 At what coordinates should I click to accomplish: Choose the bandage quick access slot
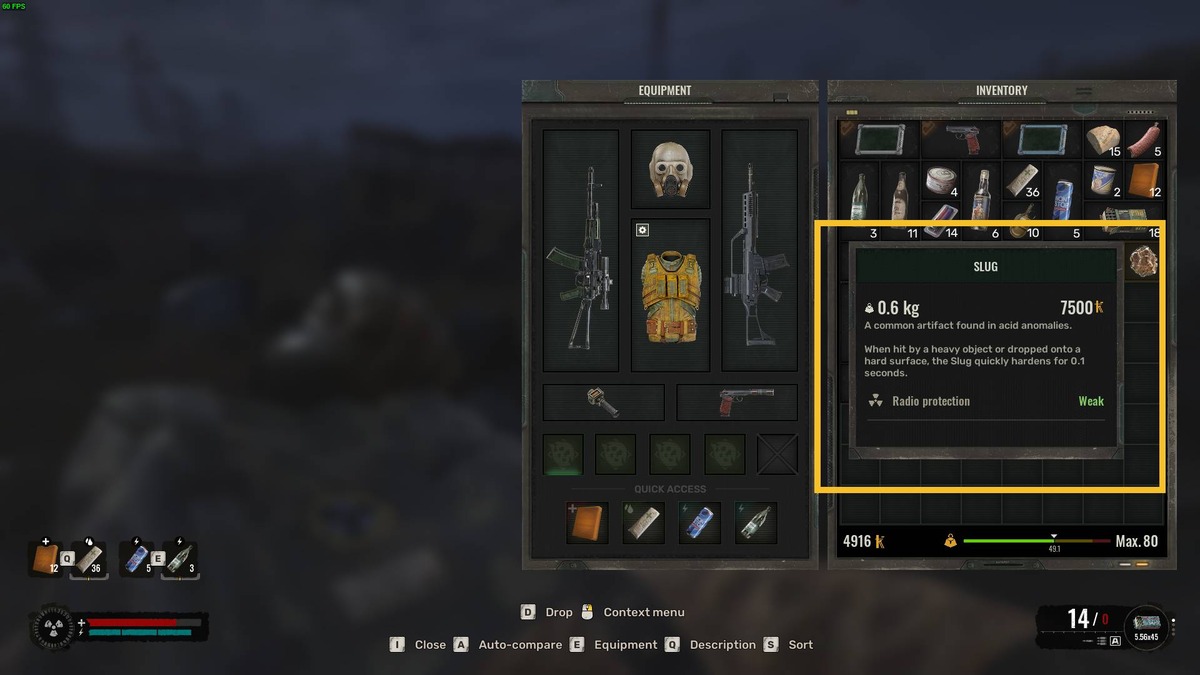coord(643,523)
